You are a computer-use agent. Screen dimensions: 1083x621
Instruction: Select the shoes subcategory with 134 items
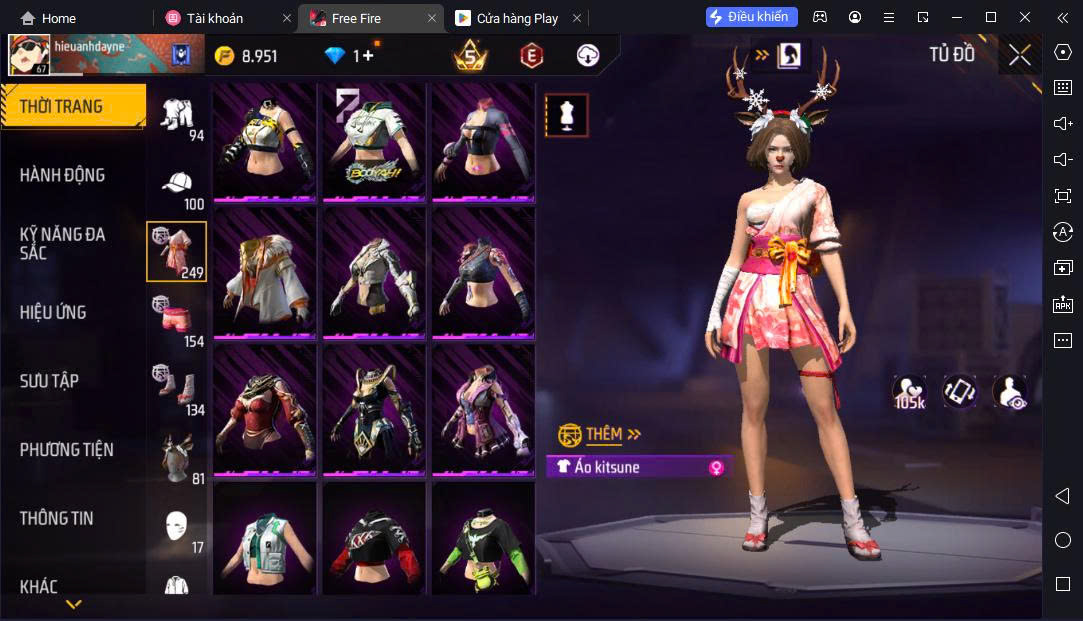[x=177, y=388]
